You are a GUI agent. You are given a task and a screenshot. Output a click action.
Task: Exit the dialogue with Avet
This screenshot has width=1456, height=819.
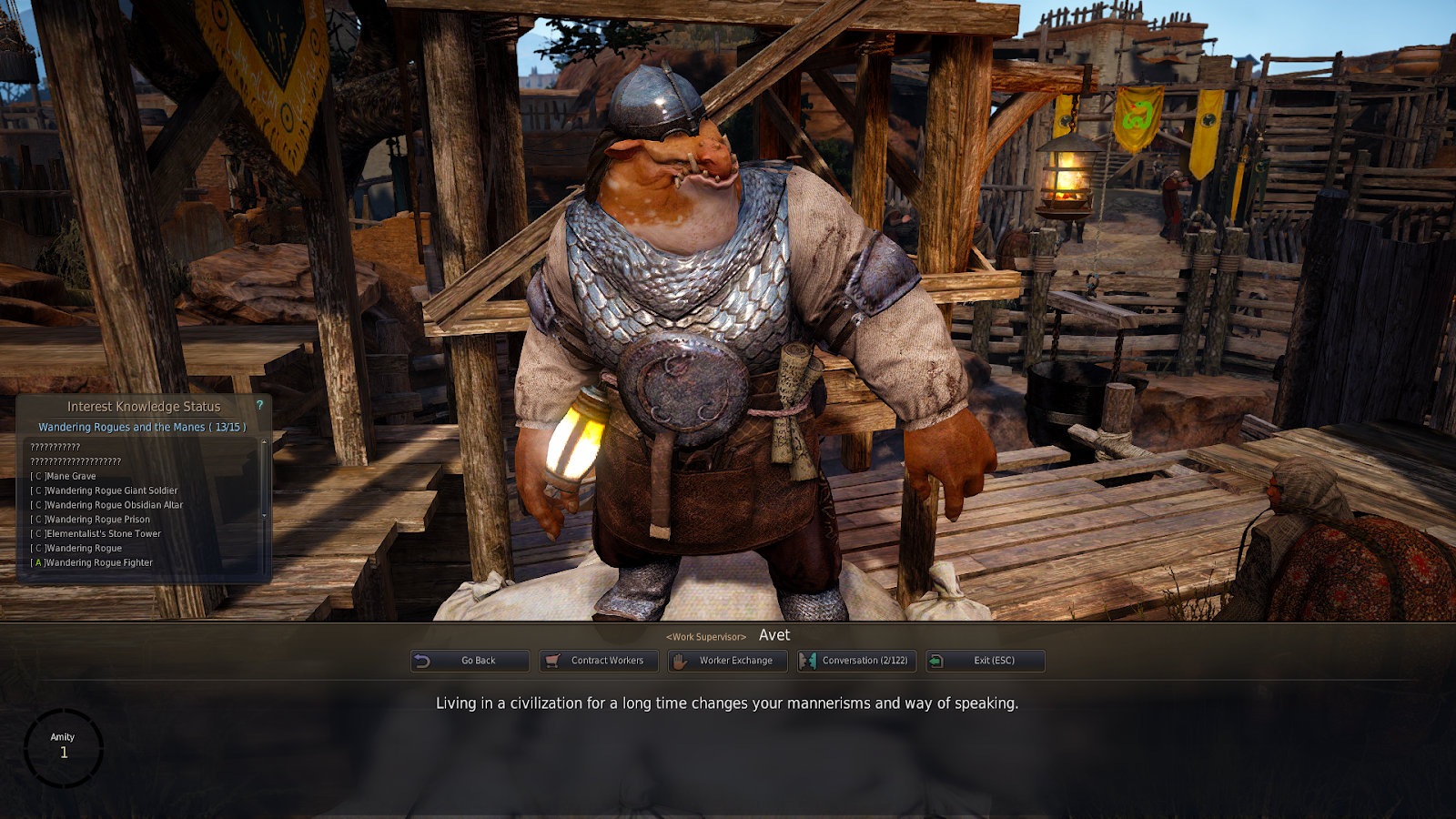point(985,661)
